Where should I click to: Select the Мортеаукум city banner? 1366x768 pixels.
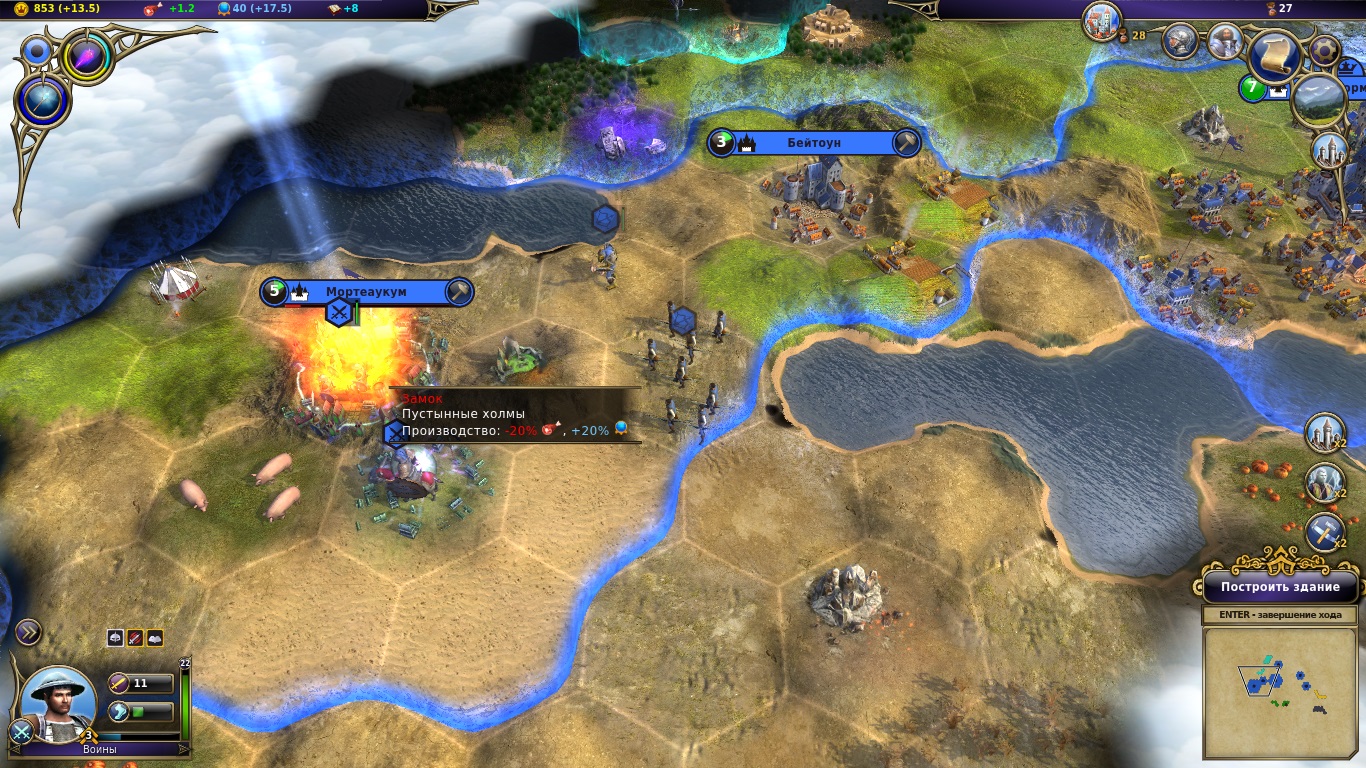tap(365, 292)
